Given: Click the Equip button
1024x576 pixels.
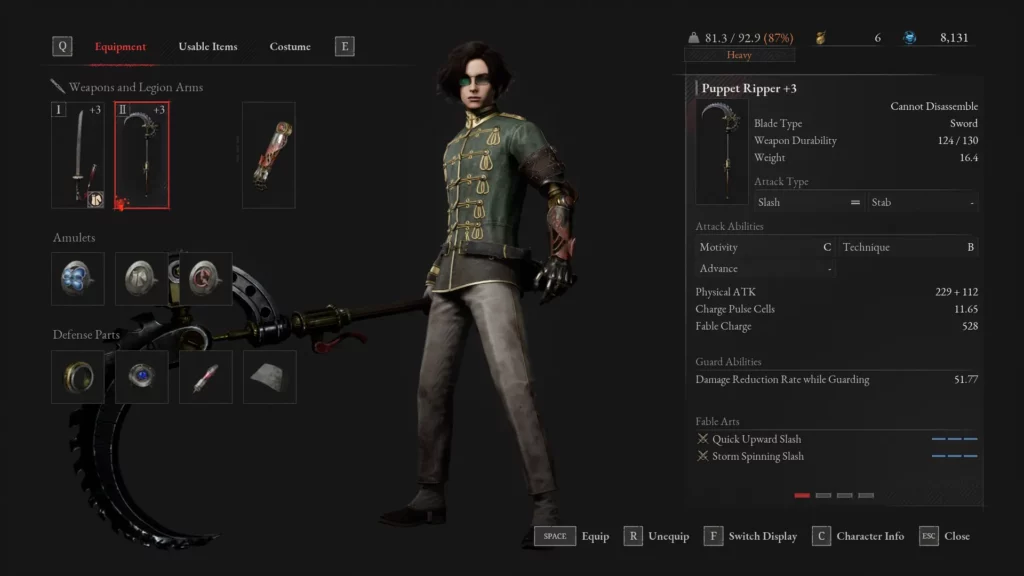Looking at the screenshot, I should pyautogui.click(x=572, y=536).
